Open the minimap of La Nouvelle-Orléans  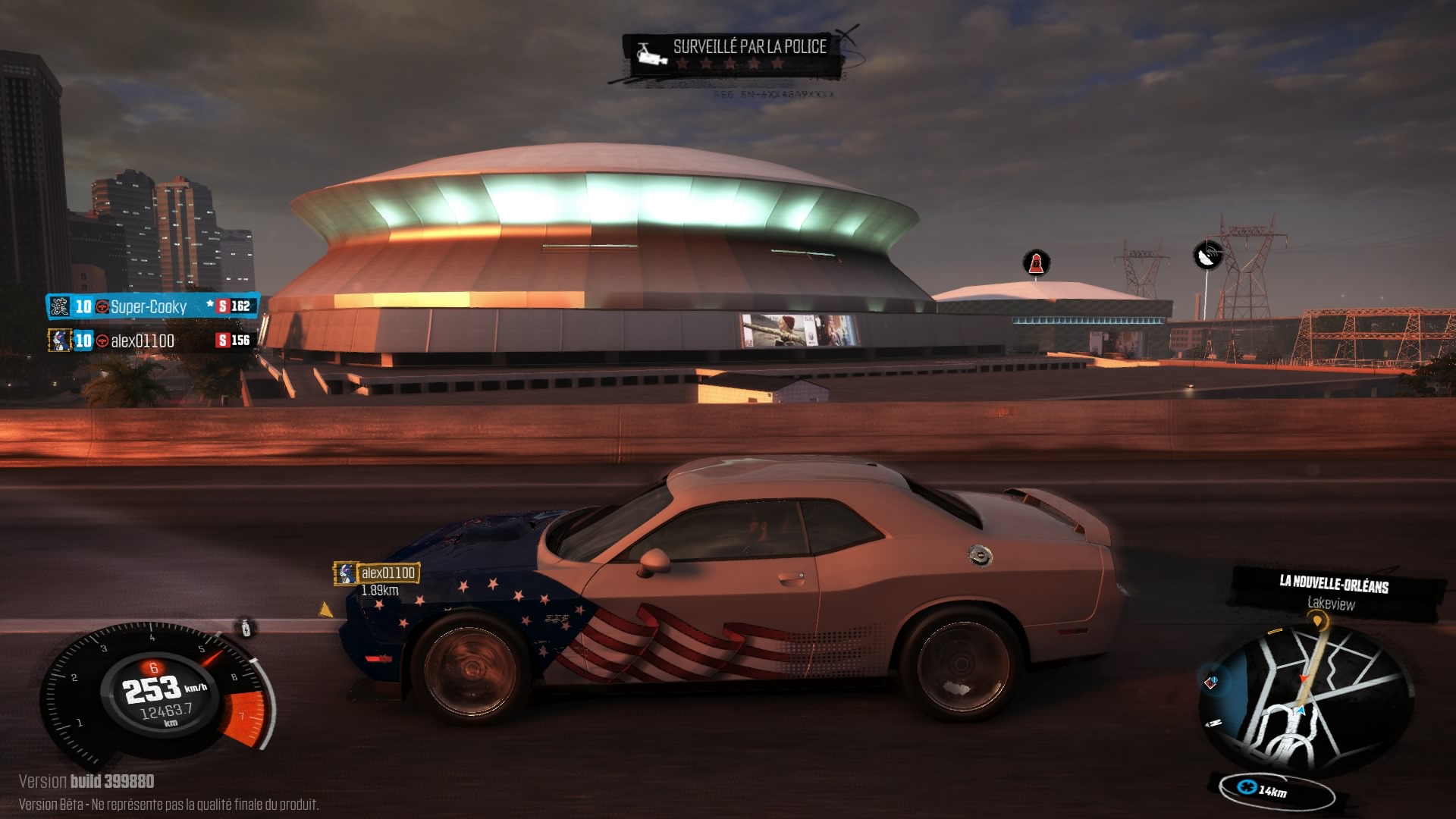coord(1306,699)
